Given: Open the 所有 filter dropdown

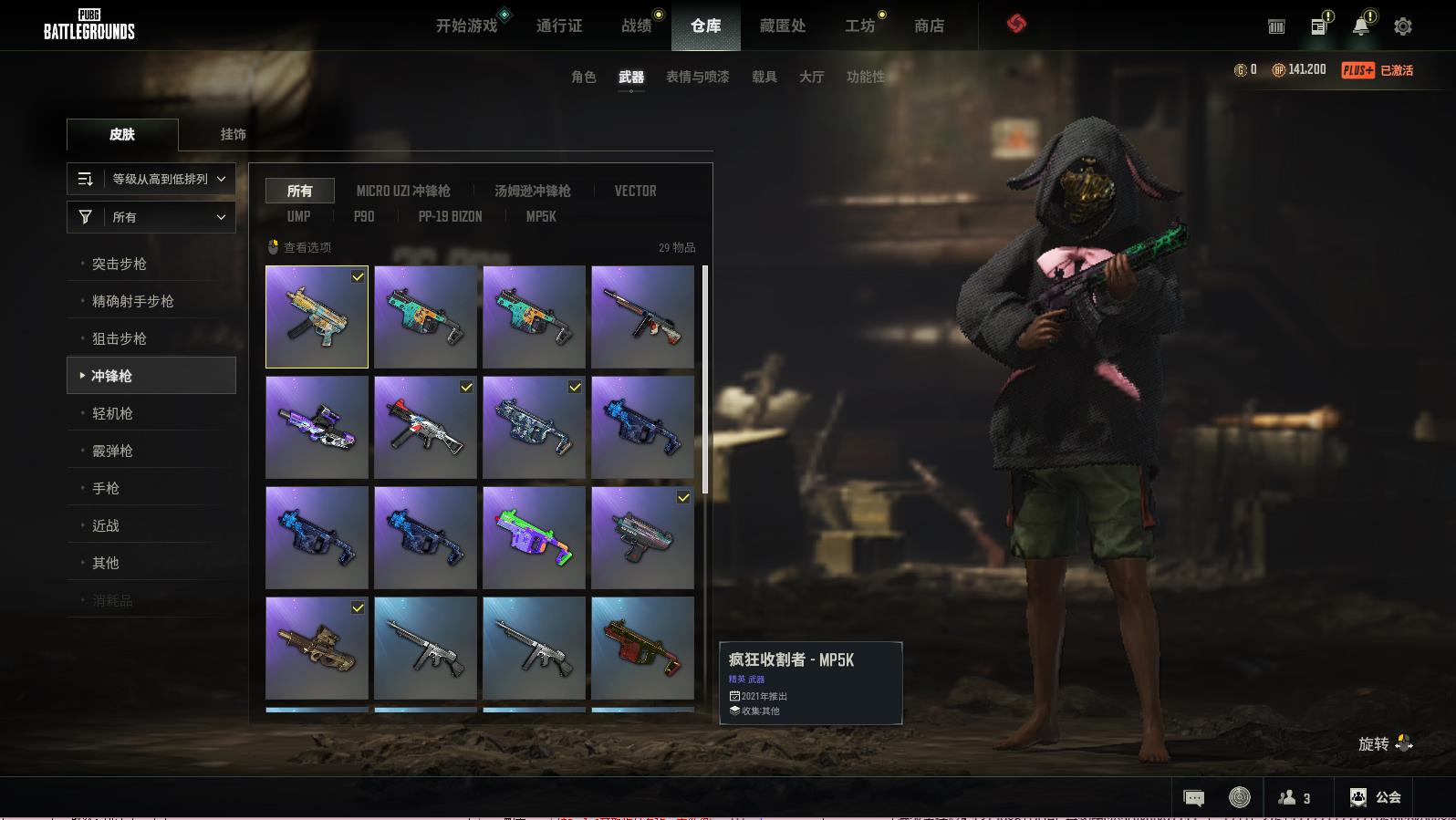Looking at the screenshot, I should 151,217.
